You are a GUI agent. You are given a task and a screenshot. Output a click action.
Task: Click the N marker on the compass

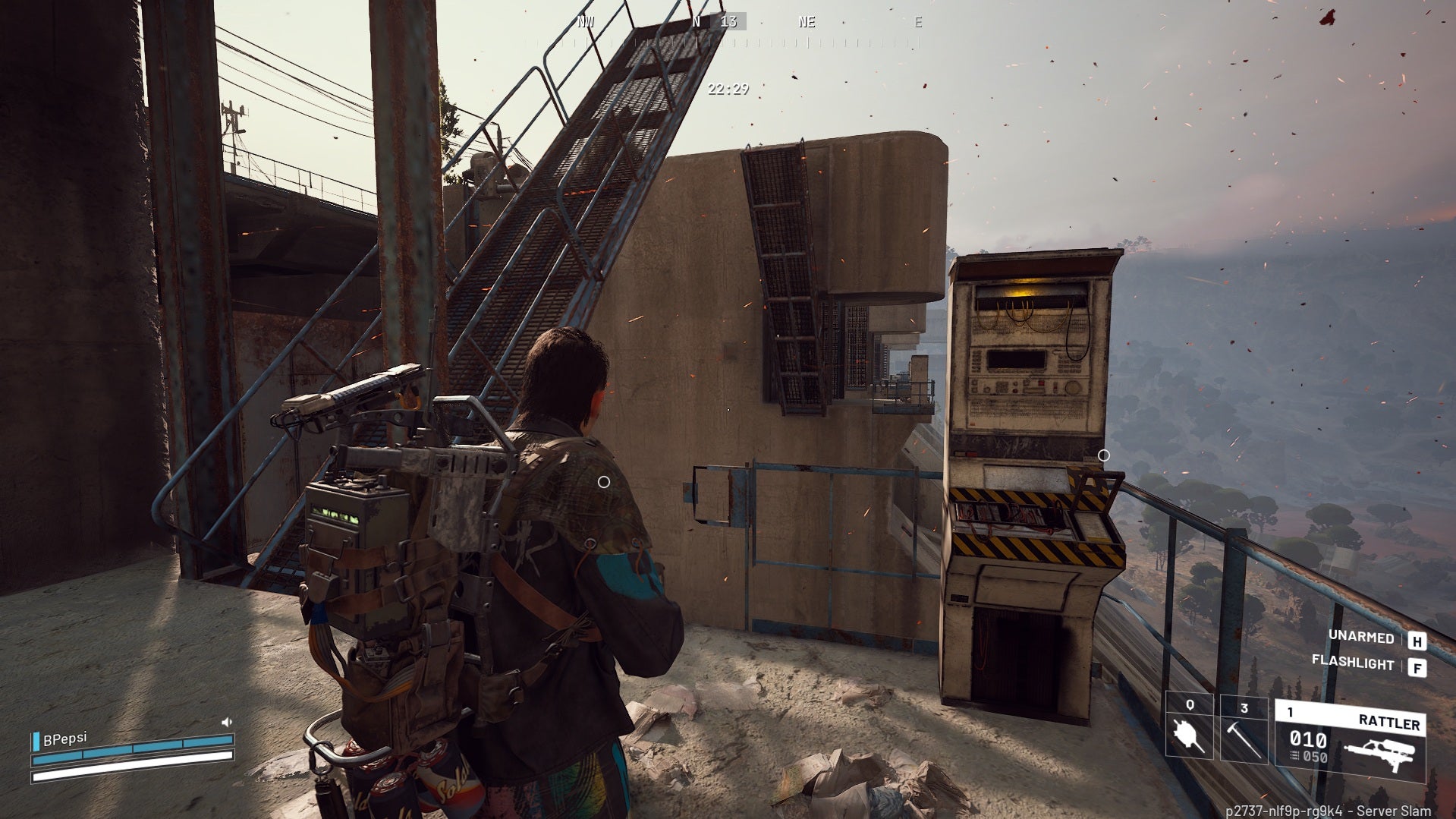point(696,22)
